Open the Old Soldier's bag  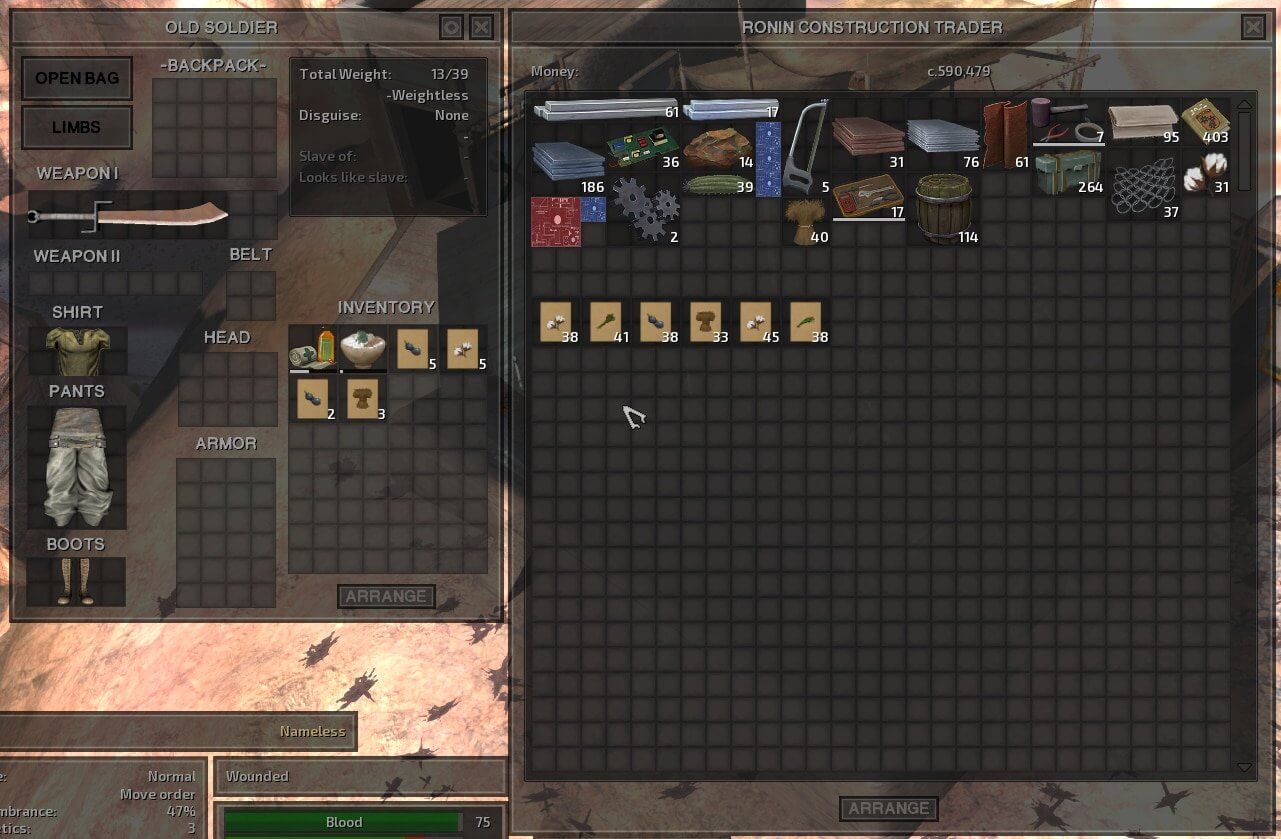point(77,78)
